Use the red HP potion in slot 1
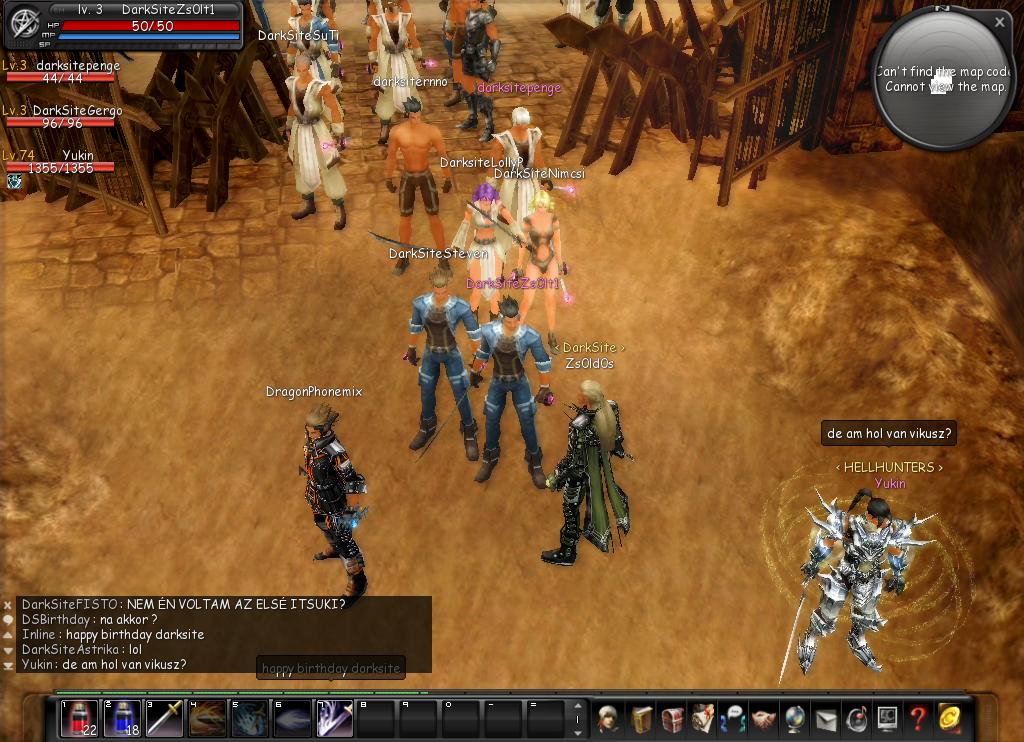 point(79,718)
